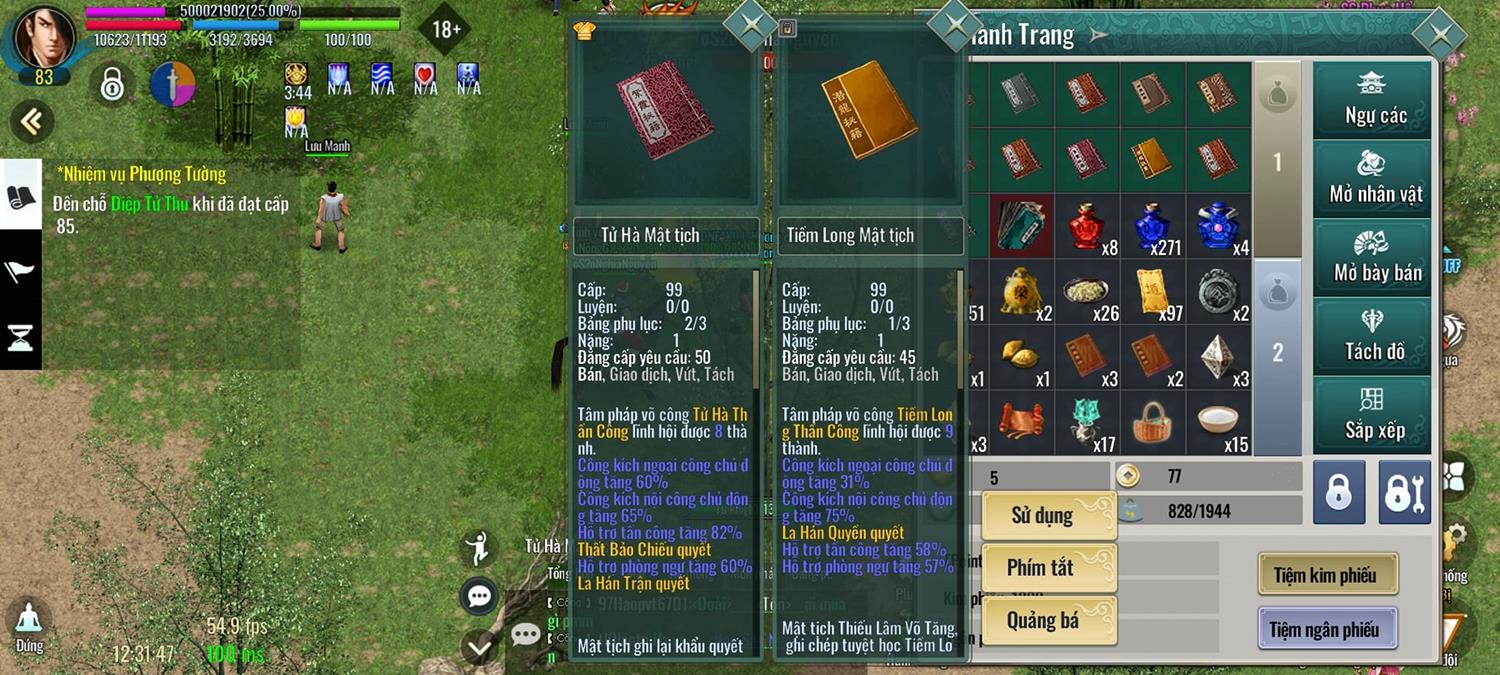Viewport: 1500px width, 675px height.
Task: Close the Tử Hà Mật tịch tooltip
Action: point(749,25)
